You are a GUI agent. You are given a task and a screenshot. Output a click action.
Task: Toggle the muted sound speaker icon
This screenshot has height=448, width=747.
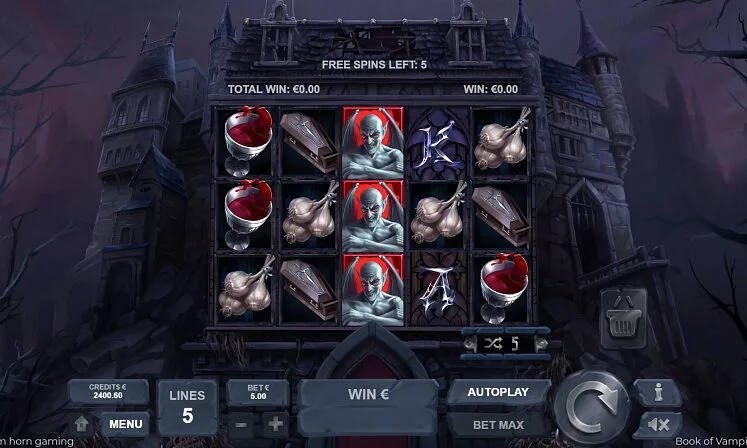(x=659, y=423)
